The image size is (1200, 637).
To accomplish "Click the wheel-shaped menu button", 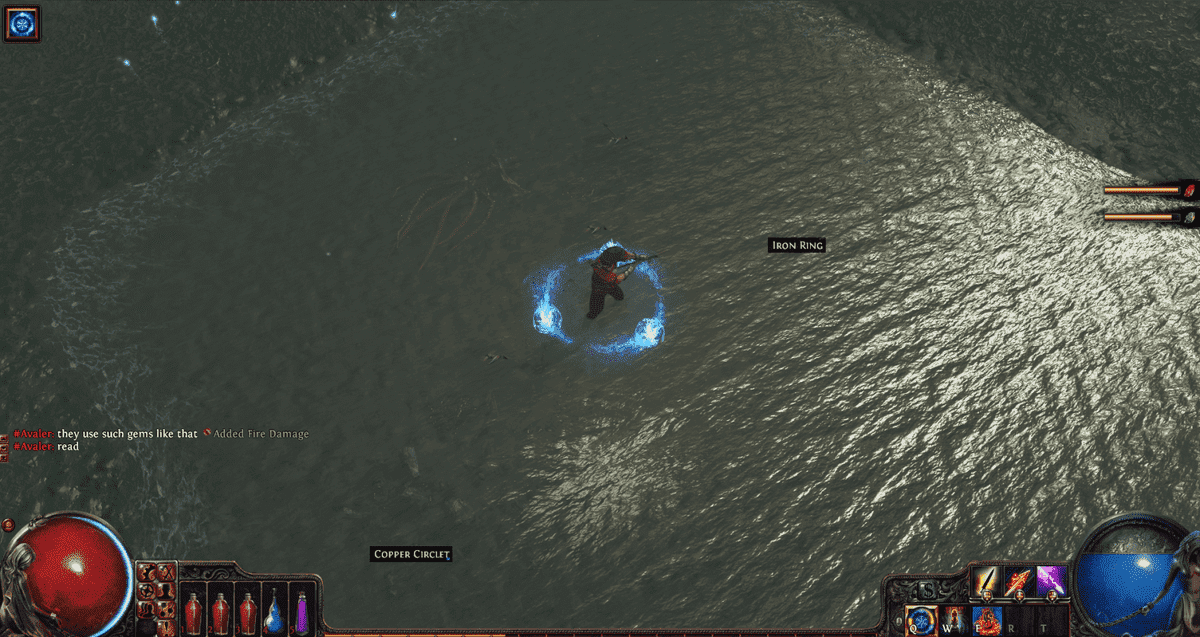I will [x=147, y=591].
